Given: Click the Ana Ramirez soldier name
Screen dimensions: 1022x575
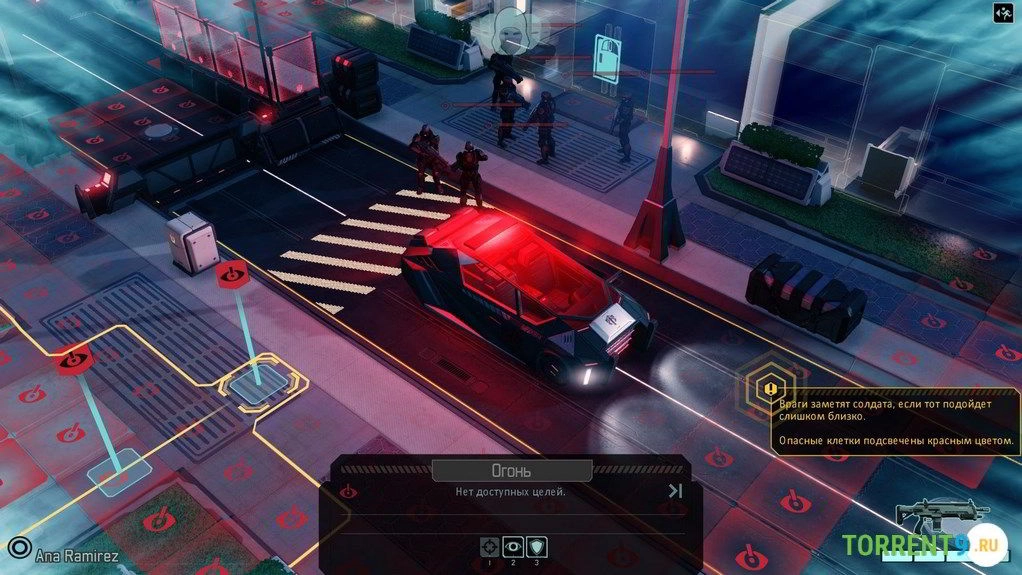Looking at the screenshot, I should click(x=77, y=553).
